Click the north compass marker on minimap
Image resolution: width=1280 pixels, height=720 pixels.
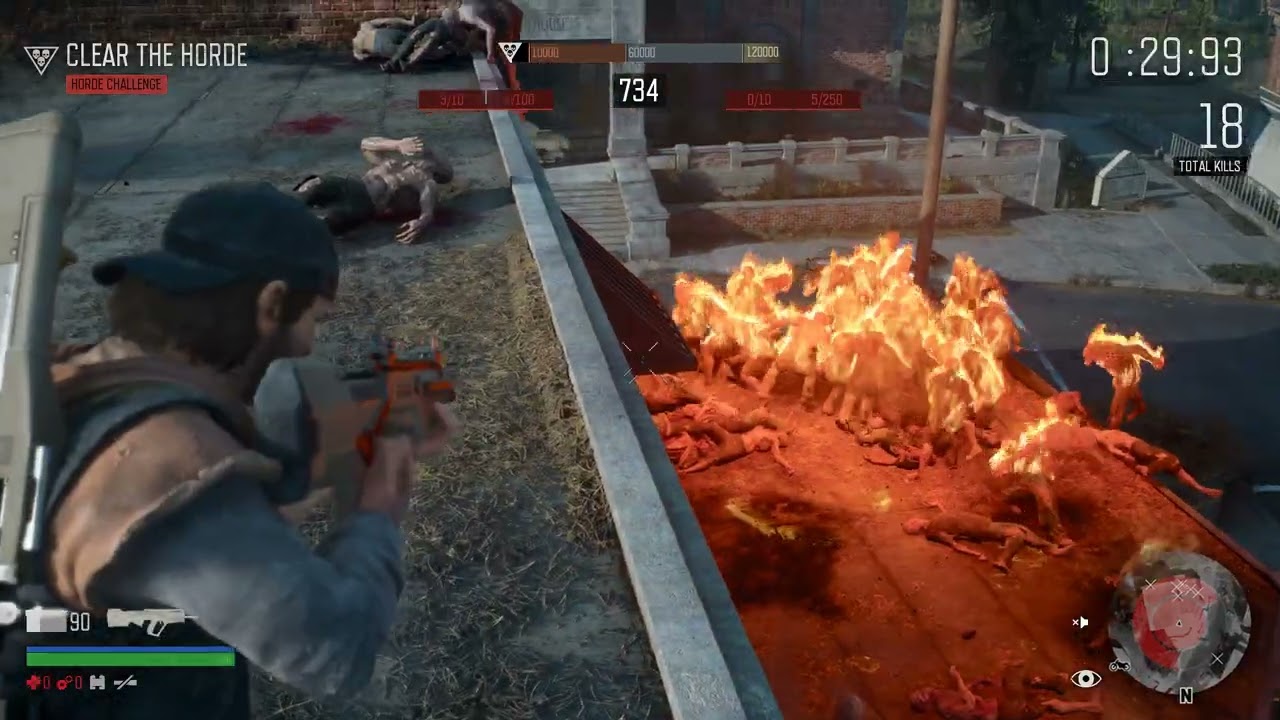point(1186,696)
